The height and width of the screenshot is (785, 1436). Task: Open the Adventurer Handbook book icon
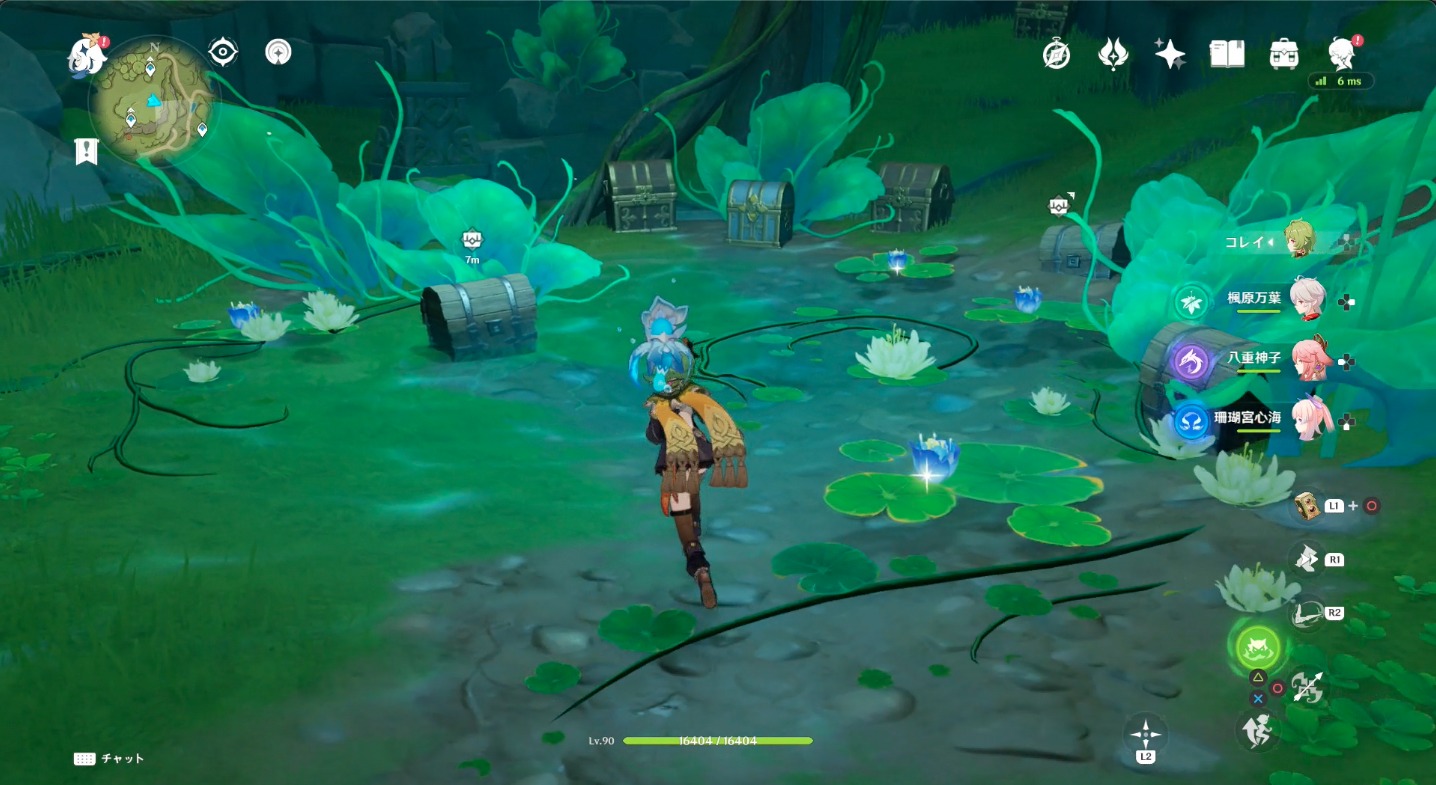1227,54
